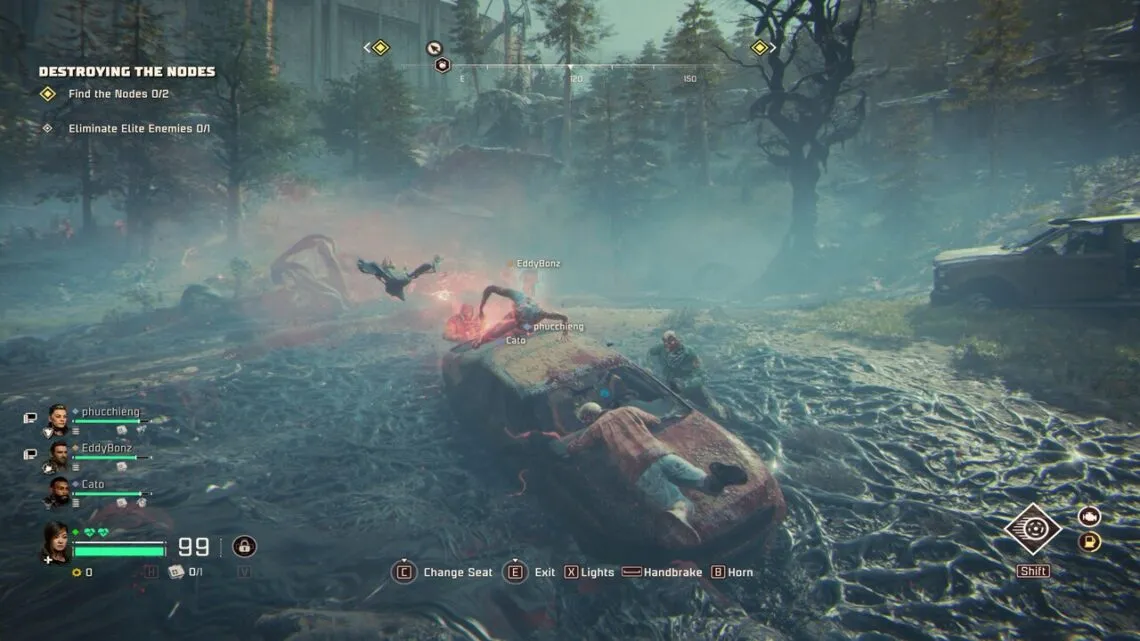Image resolution: width=1140 pixels, height=641 pixels.
Task: Click the engine status indicator icon
Action: tap(1089, 516)
